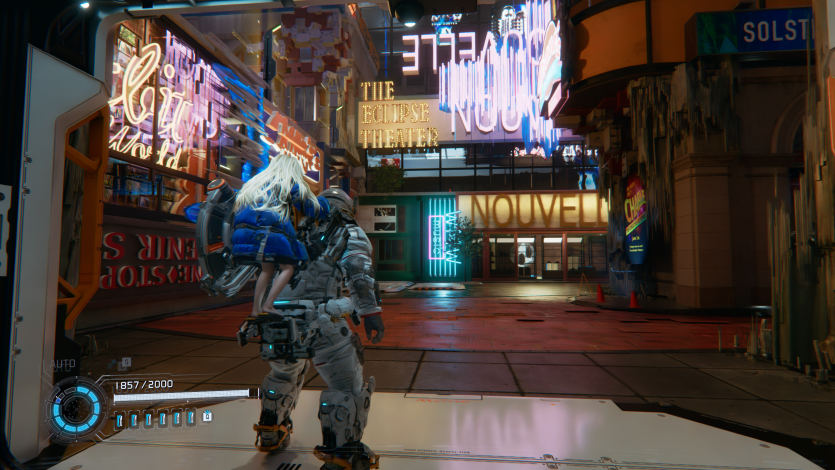The height and width of the screenshot is (470, 835).
Task: Toggle the AUTO mode indicator
Action: coord(64,365)
